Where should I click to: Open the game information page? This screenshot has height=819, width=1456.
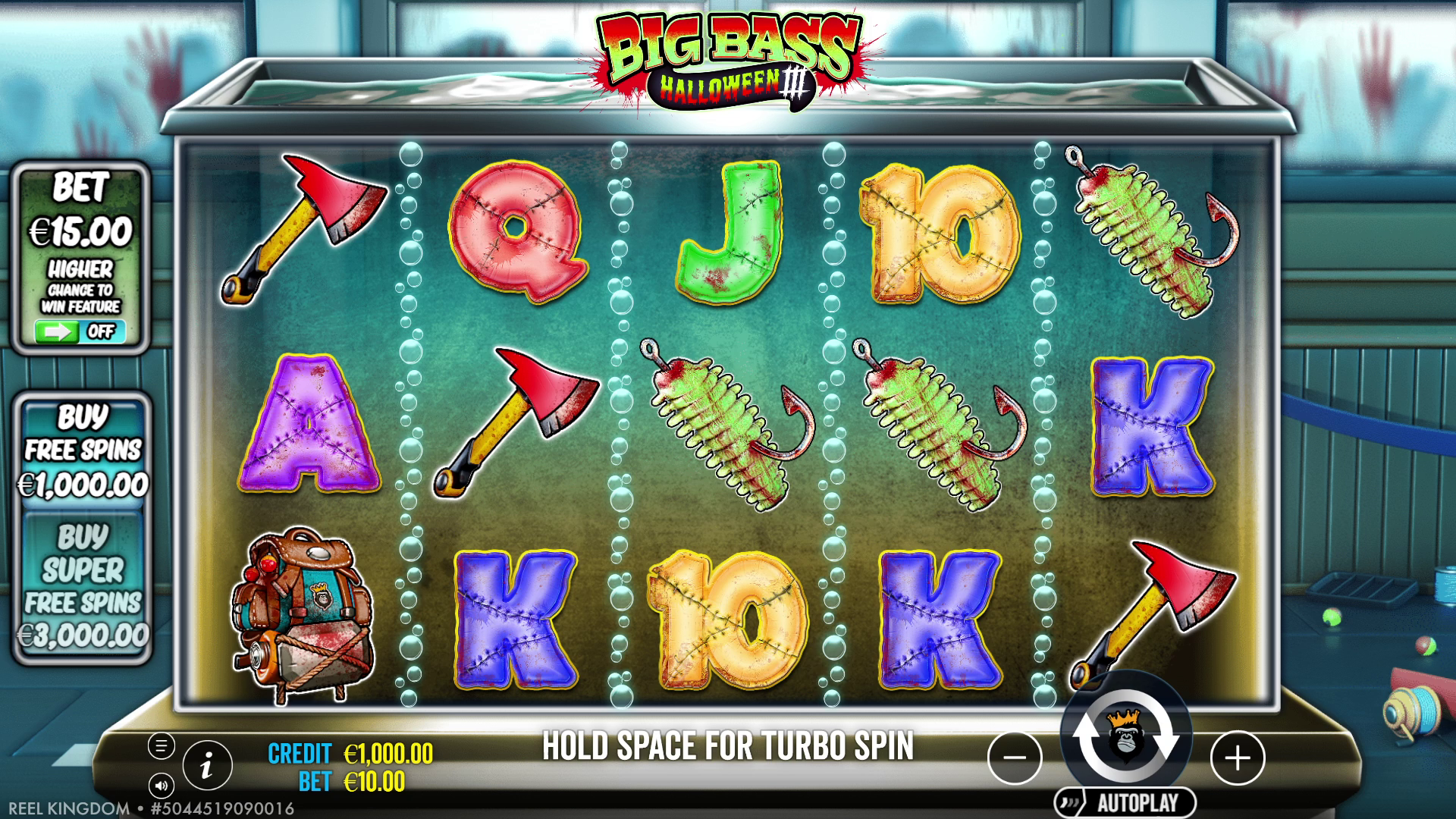click(206, 766)
